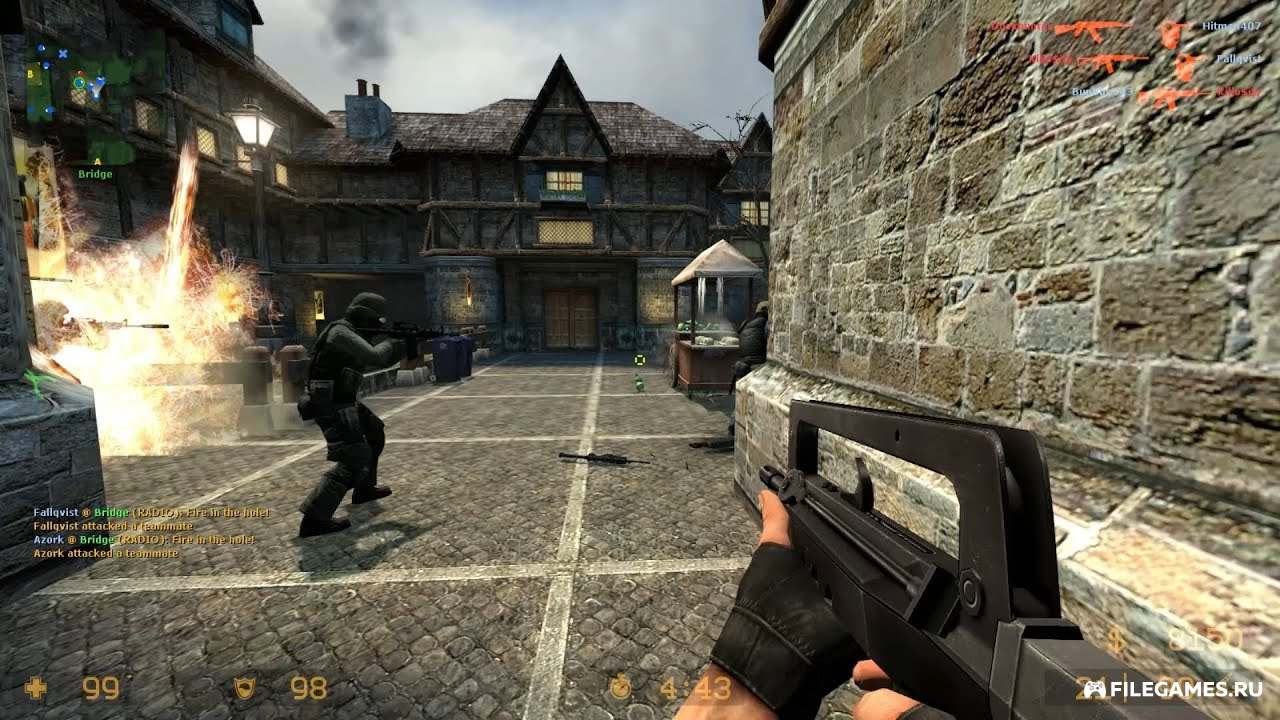Click the blue X marker on radar
This screenshot has width=1280, height=720.
pyautogui.click(x=63, y=53)
